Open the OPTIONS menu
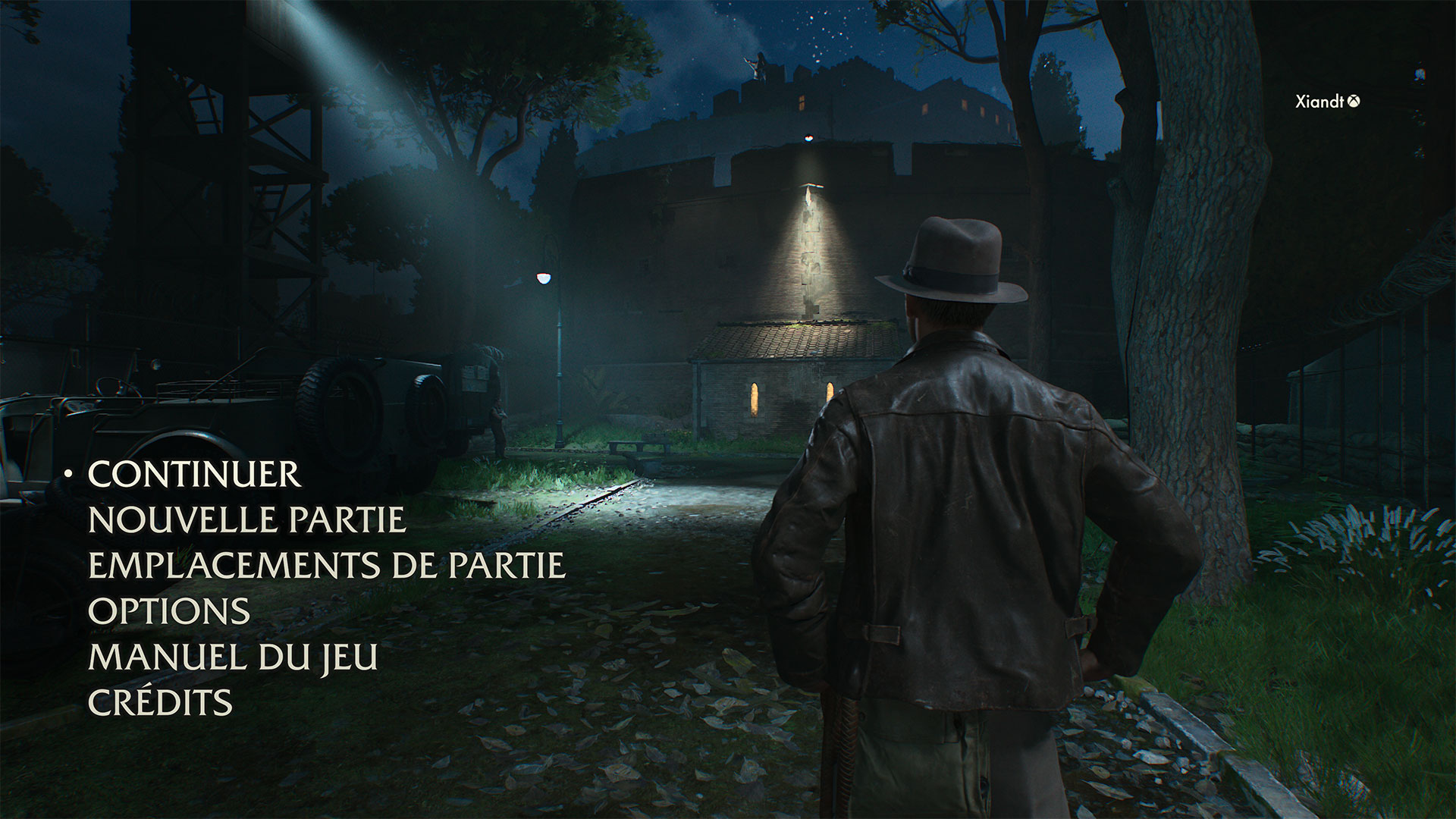This screenshot has width=1456, height=819. click(169, 611)
